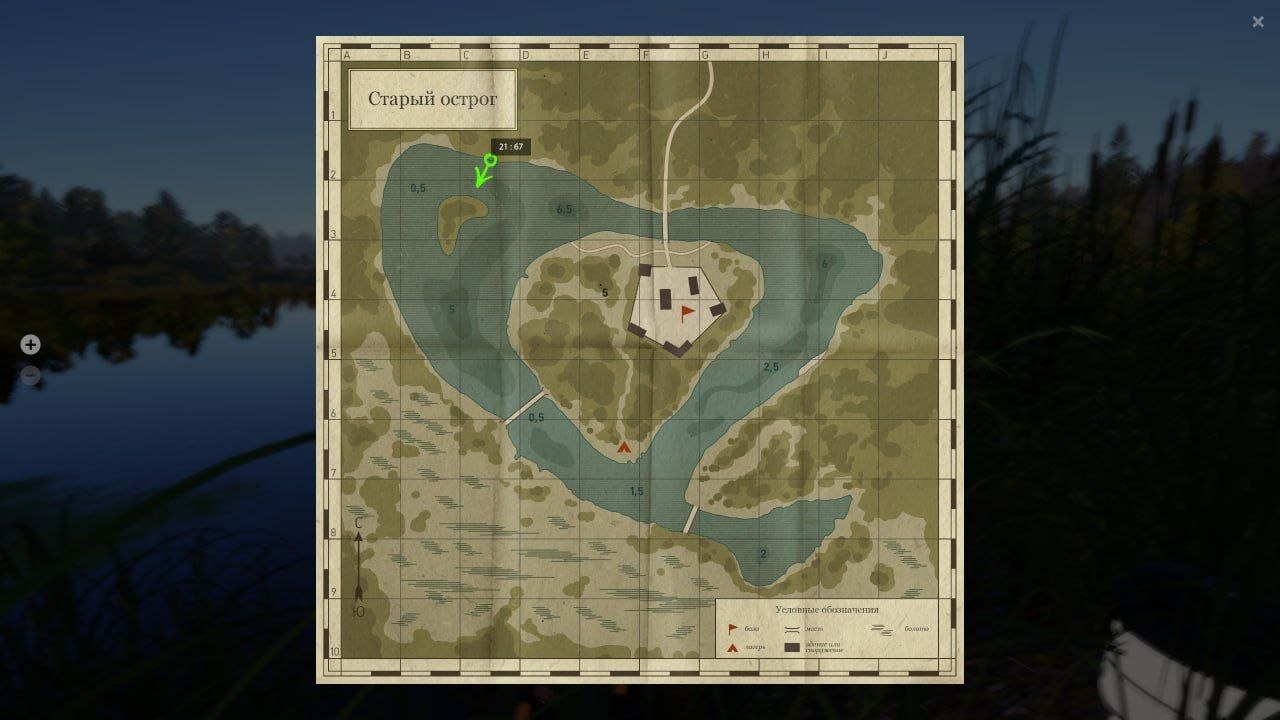The image size is (1280, 720).
Task: Close the map via the × button
Action: (x=1258, y=21)
